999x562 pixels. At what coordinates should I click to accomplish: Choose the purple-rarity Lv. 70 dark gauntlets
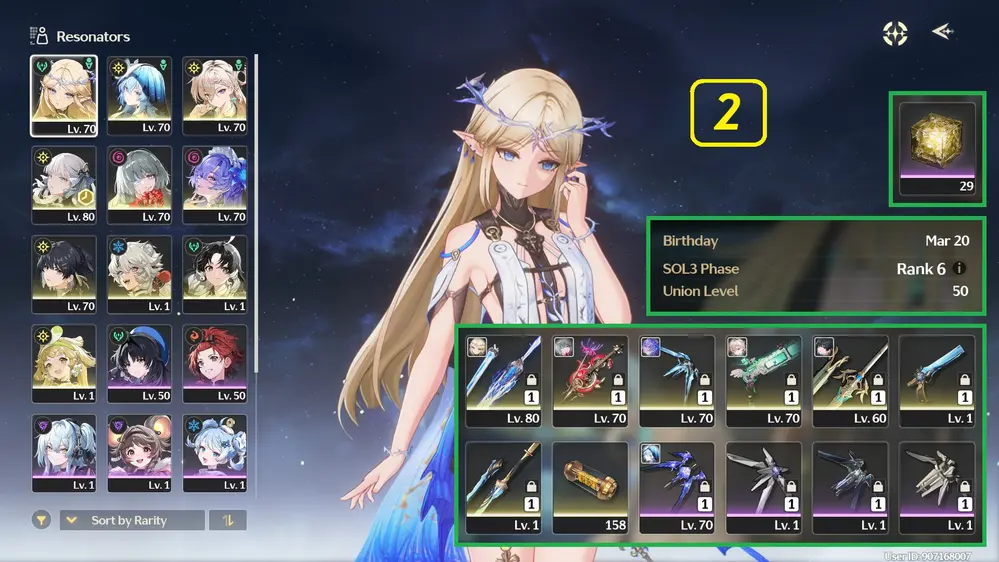[x=677, y=487]
